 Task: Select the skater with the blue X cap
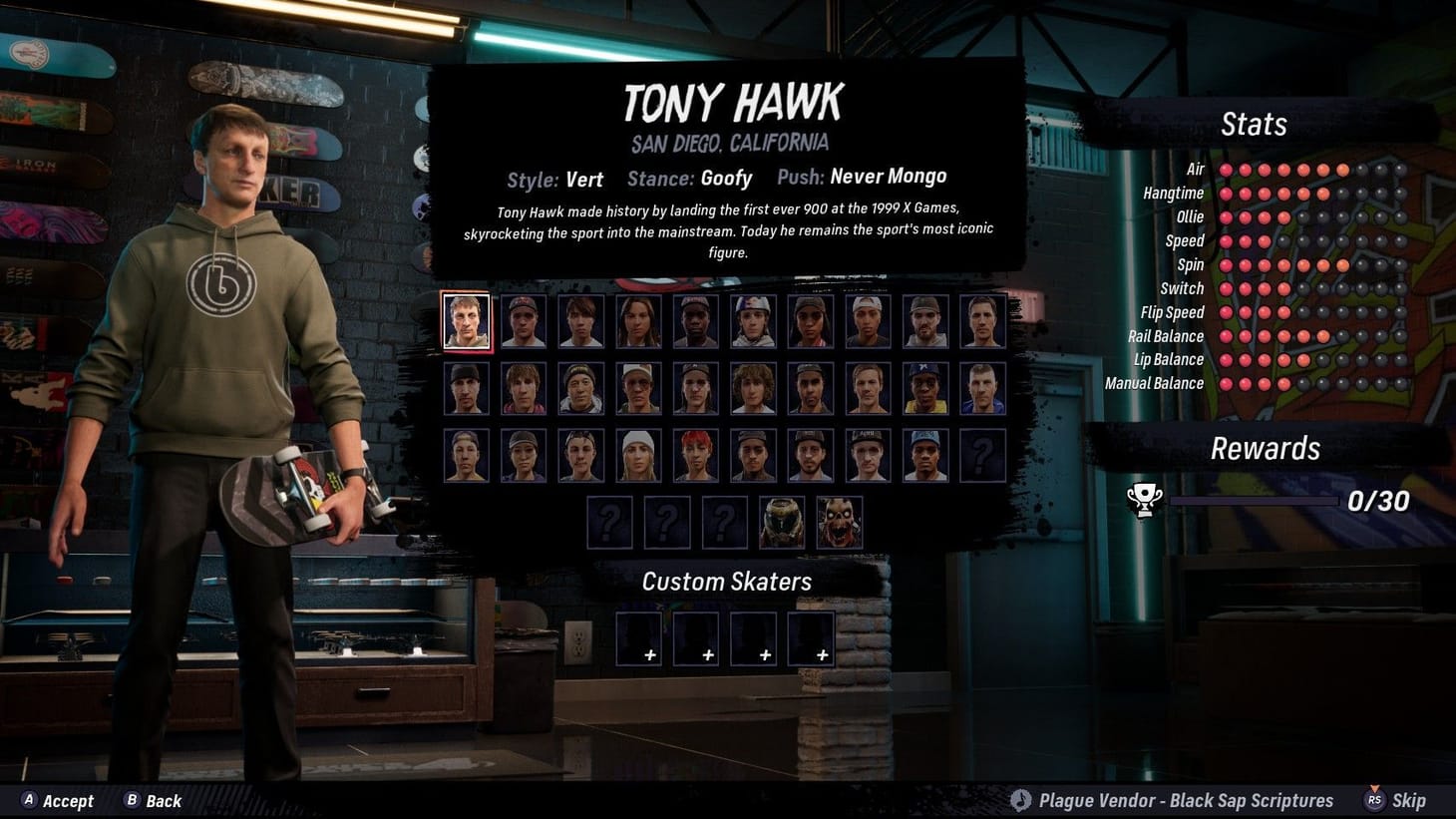925,386
